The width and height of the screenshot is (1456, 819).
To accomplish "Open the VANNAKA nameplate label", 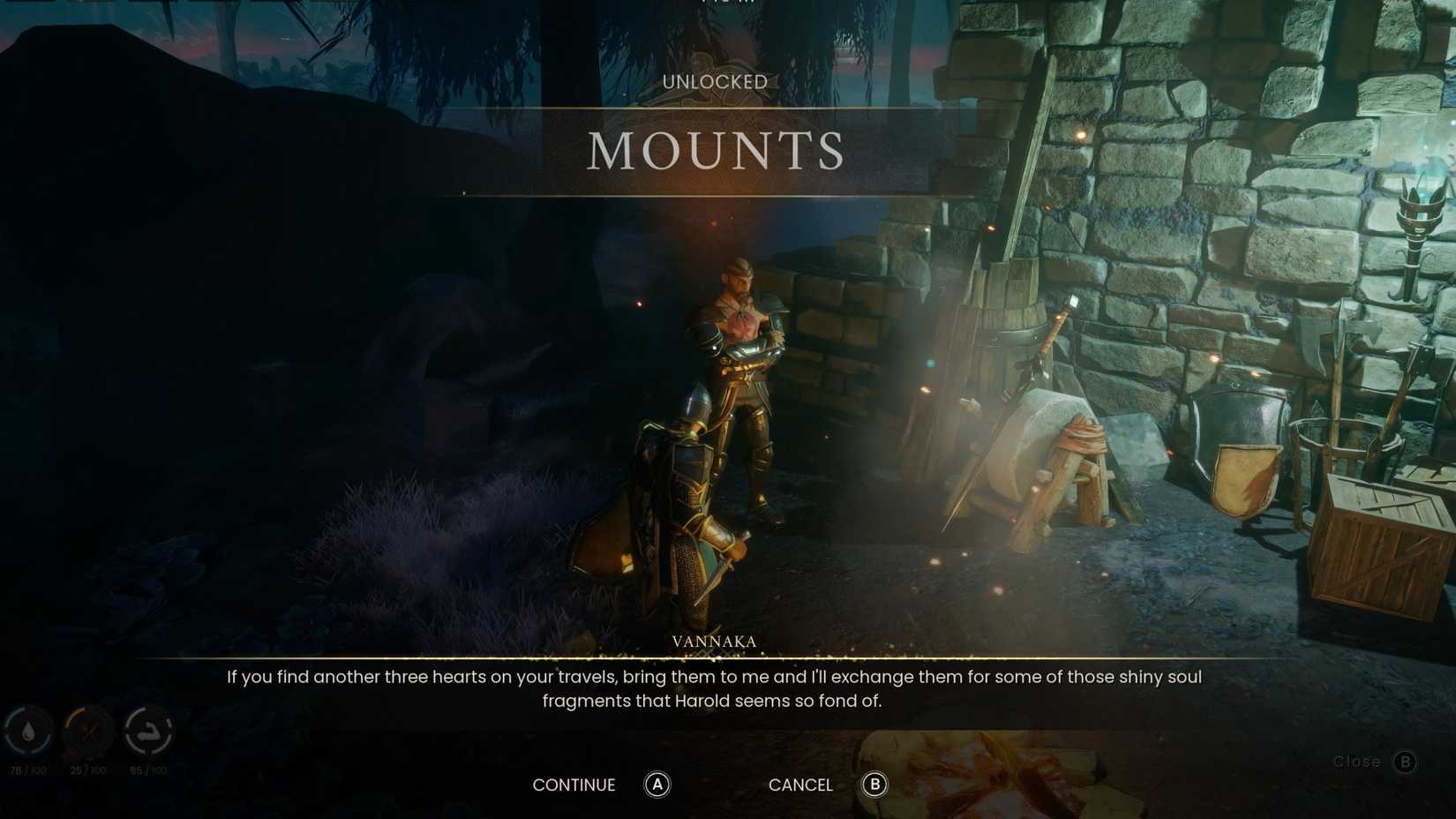I will click(x=713, y=642).
